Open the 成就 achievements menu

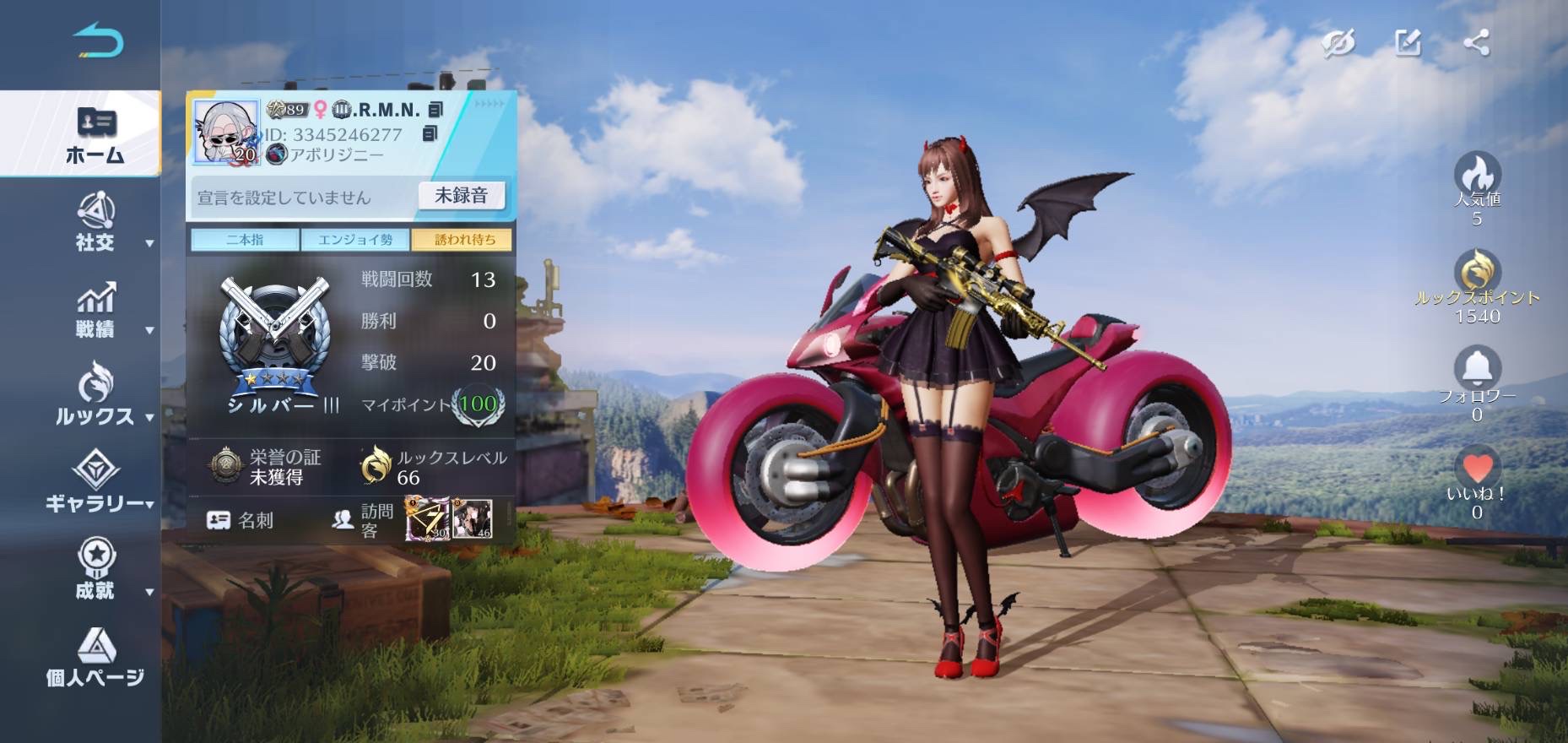click(96, 570)
